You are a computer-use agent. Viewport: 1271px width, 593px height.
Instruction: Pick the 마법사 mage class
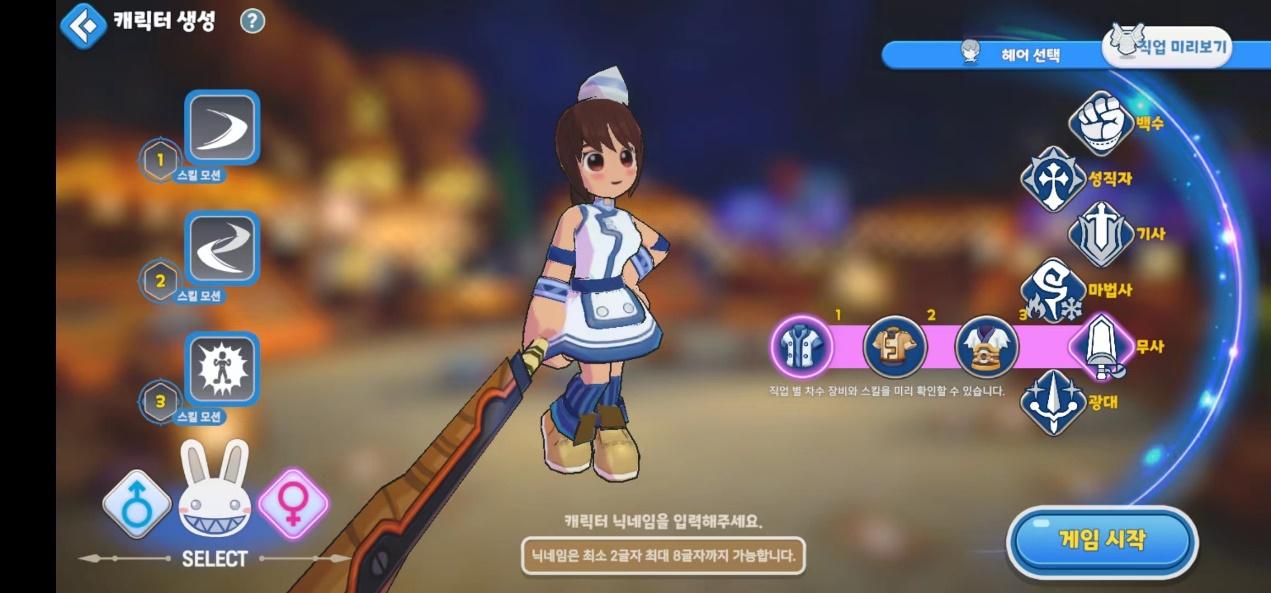(1053, 291)
